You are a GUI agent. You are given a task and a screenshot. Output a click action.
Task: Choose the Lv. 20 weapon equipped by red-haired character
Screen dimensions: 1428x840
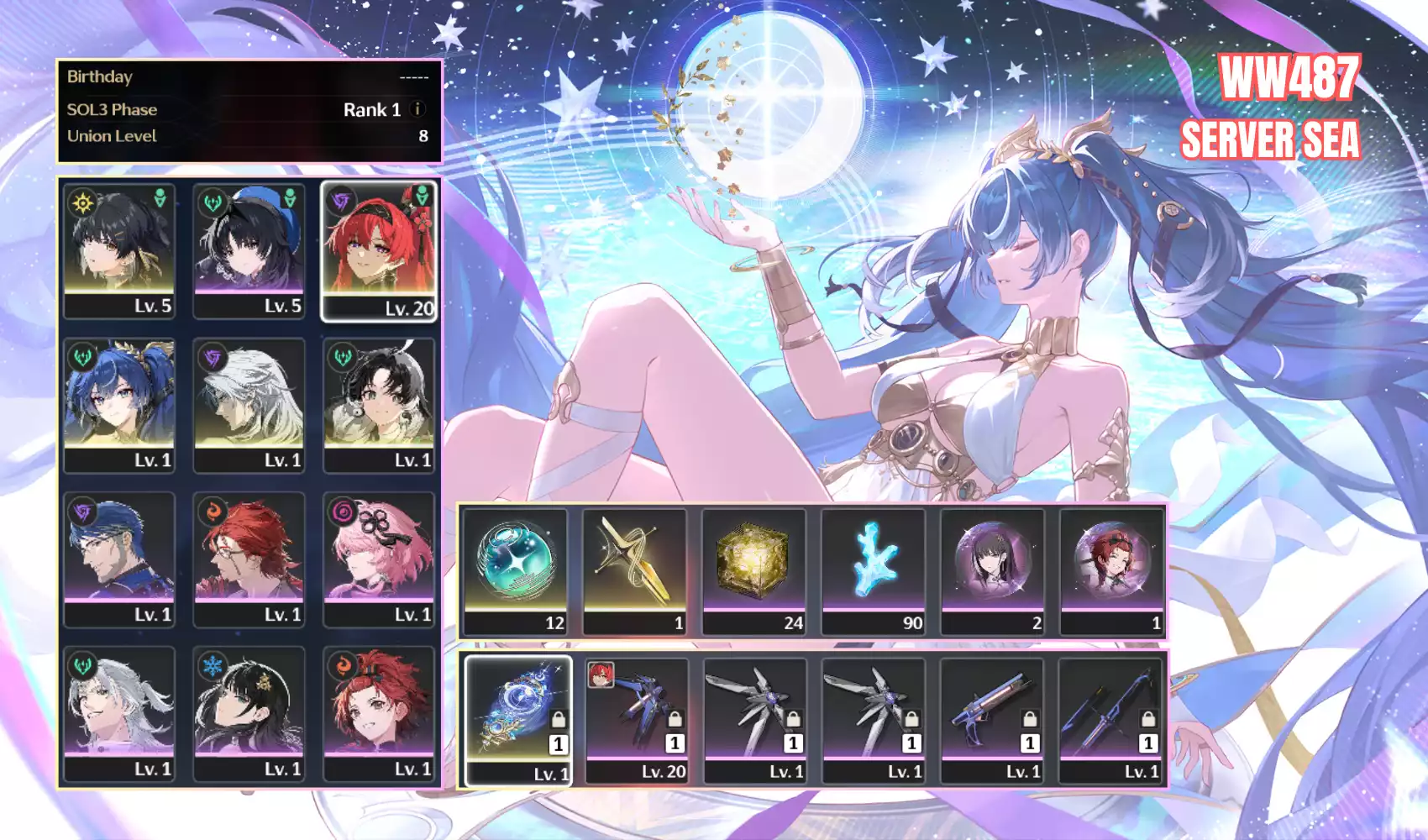(x=637, y=720)
